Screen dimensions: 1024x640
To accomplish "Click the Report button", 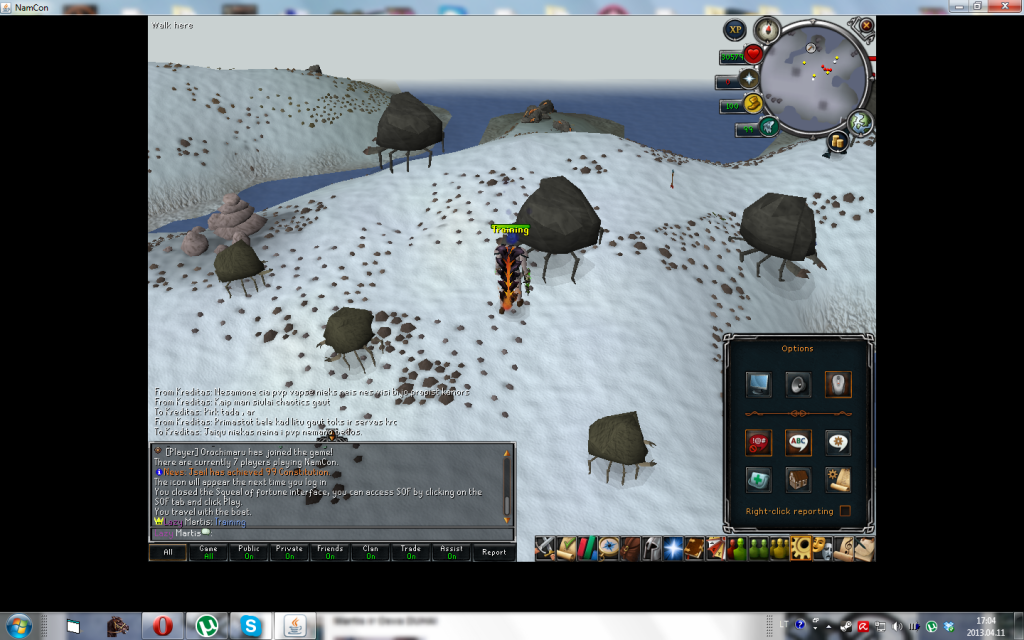I will (x=493, y=552).
